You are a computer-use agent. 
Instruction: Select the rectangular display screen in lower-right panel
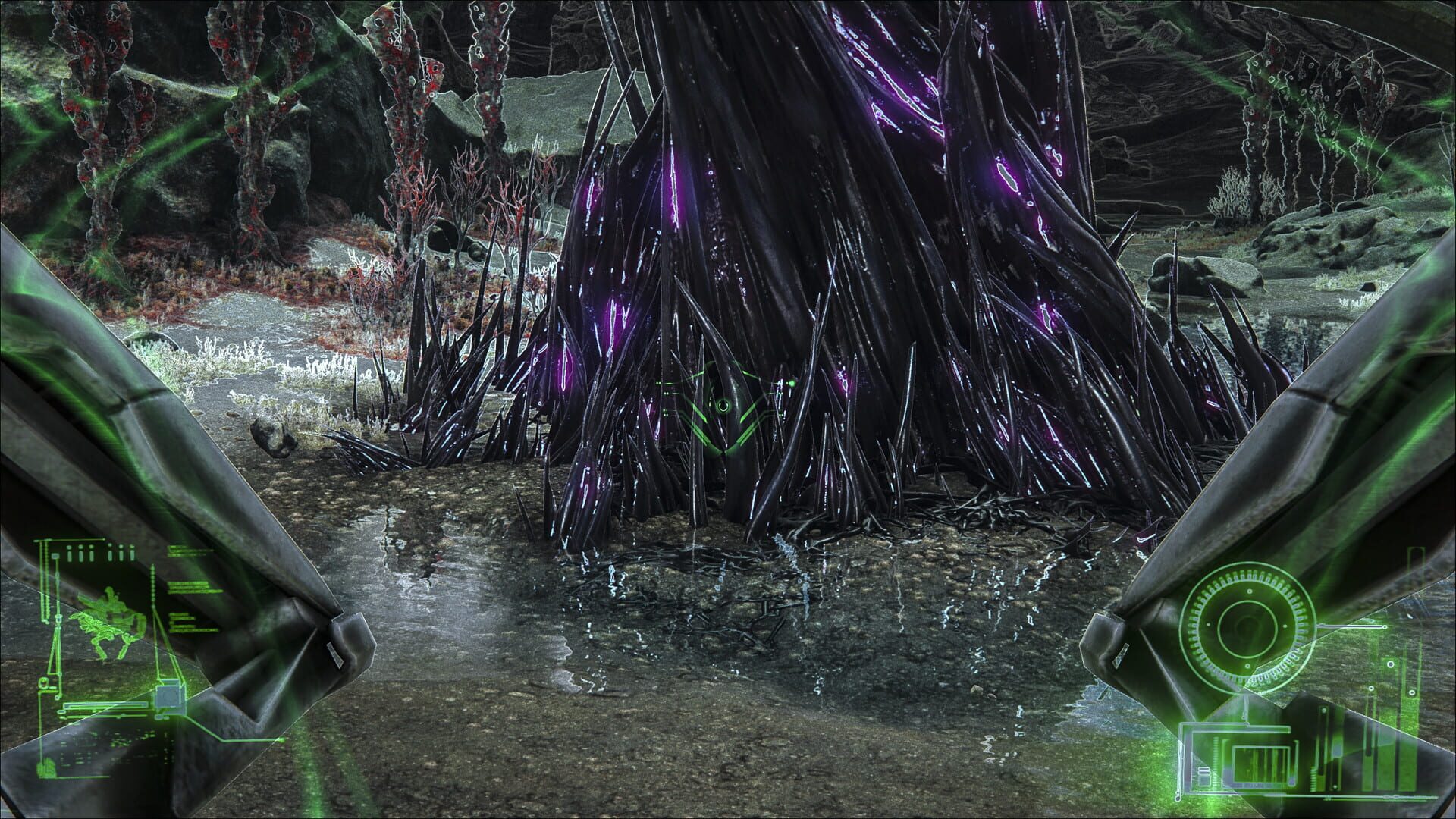tap(1260, 766)
